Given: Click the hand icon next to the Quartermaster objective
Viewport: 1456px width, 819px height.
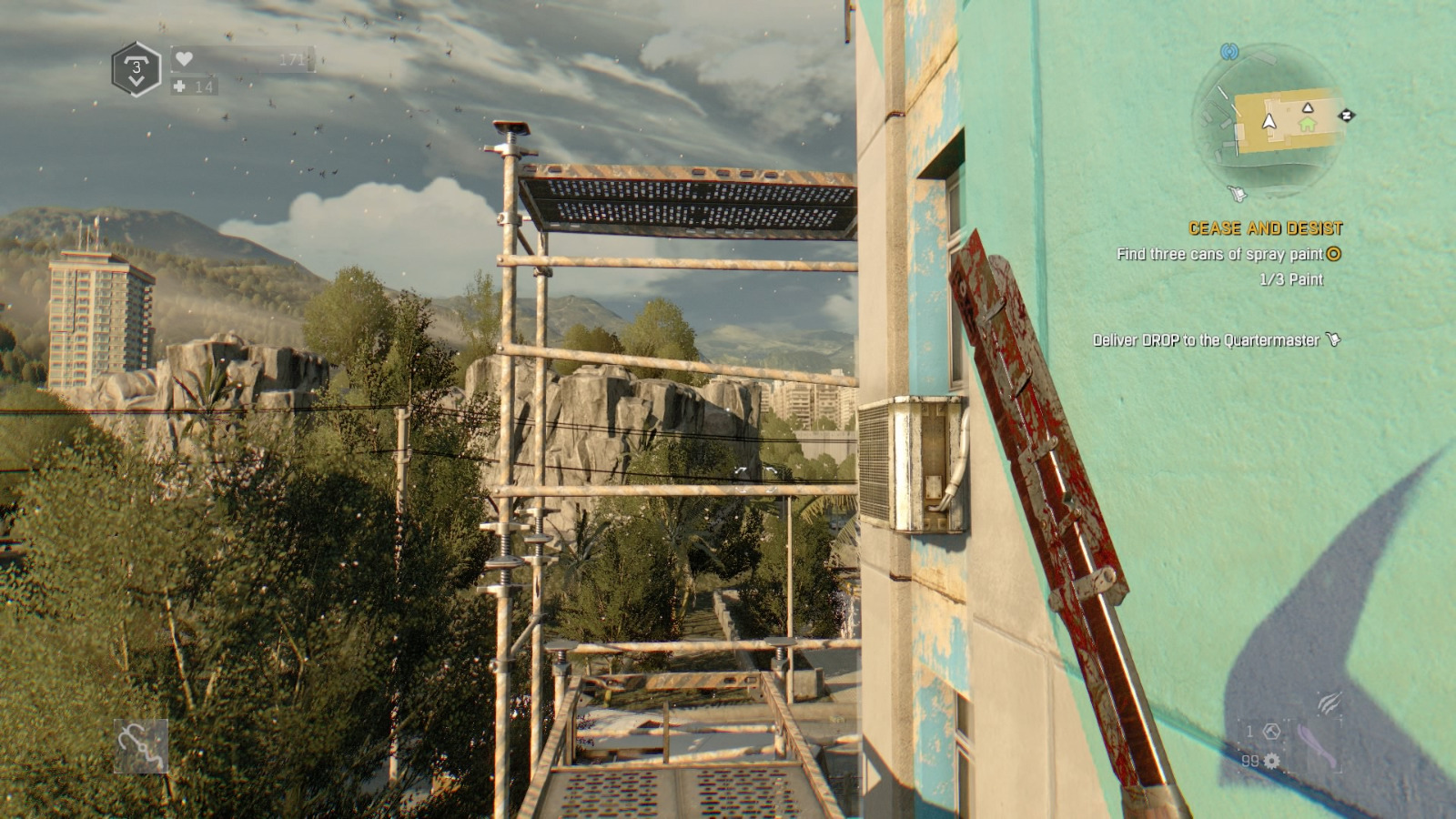Looking at the screenshot, I should point(1334,338).
